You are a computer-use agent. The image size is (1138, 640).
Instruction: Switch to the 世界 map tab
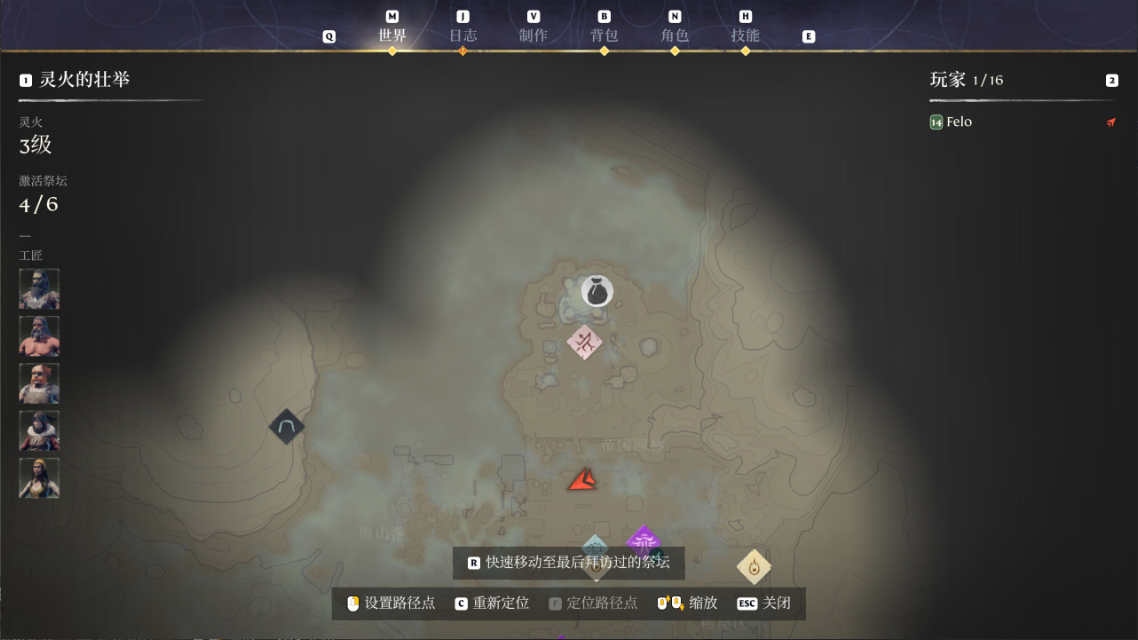pos(392,35)
